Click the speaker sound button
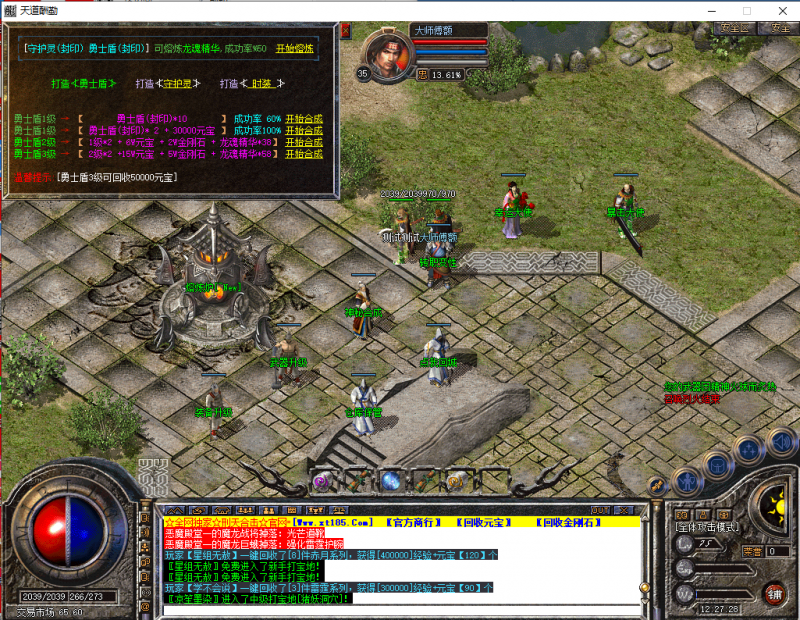The image size is (800, 620). [x=781, y=441]
